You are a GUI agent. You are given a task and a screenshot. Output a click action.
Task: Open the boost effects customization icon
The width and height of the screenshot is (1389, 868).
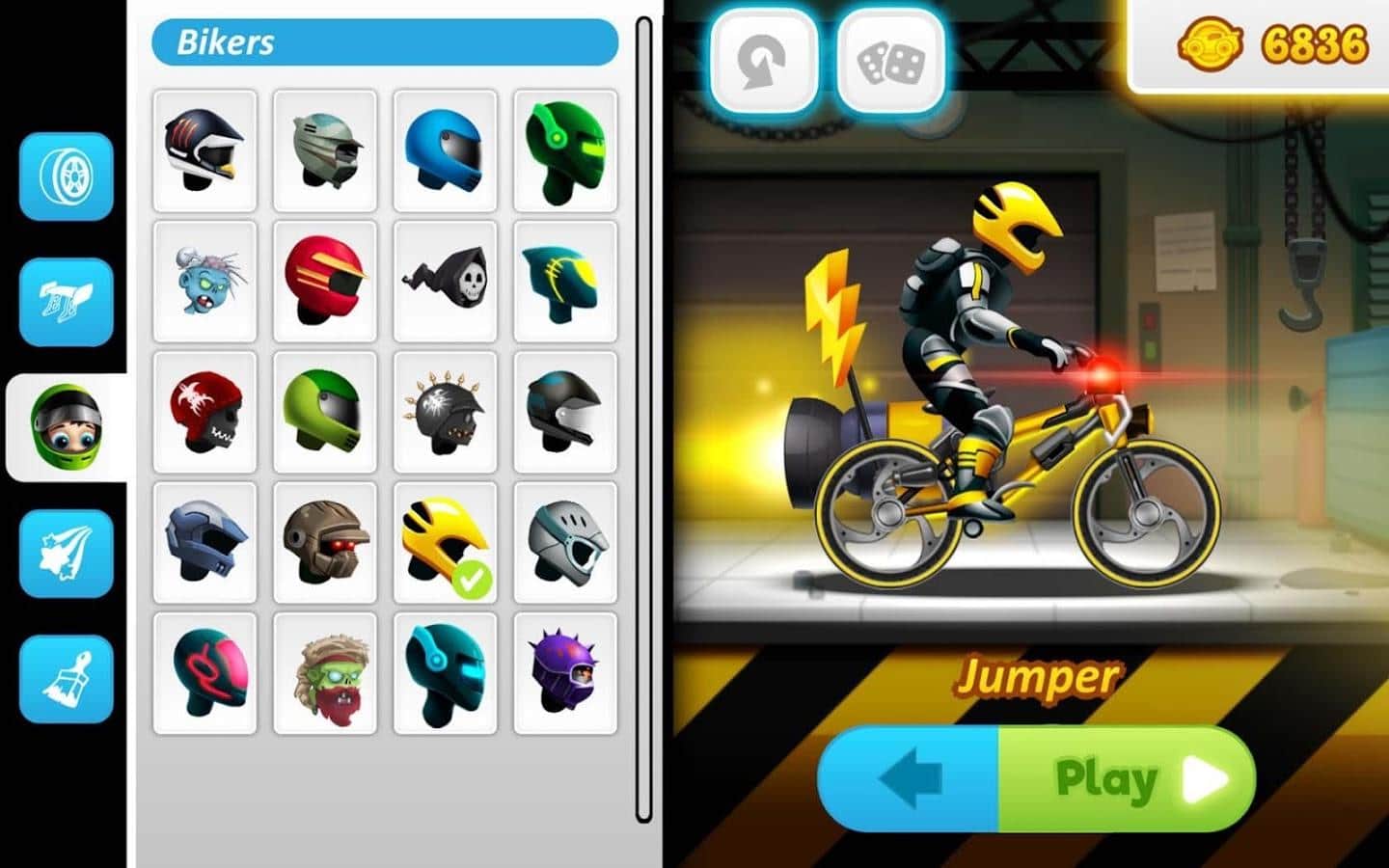(65, 553)
